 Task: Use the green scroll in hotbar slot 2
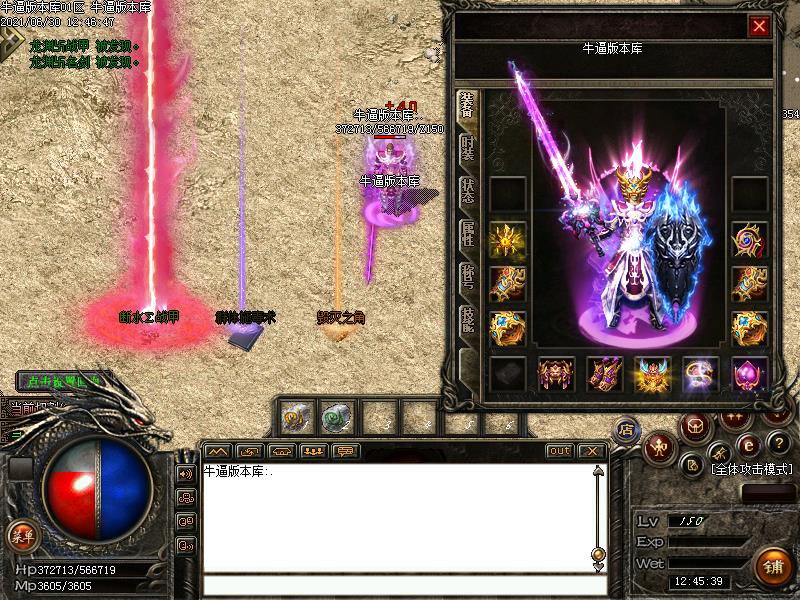335,416
